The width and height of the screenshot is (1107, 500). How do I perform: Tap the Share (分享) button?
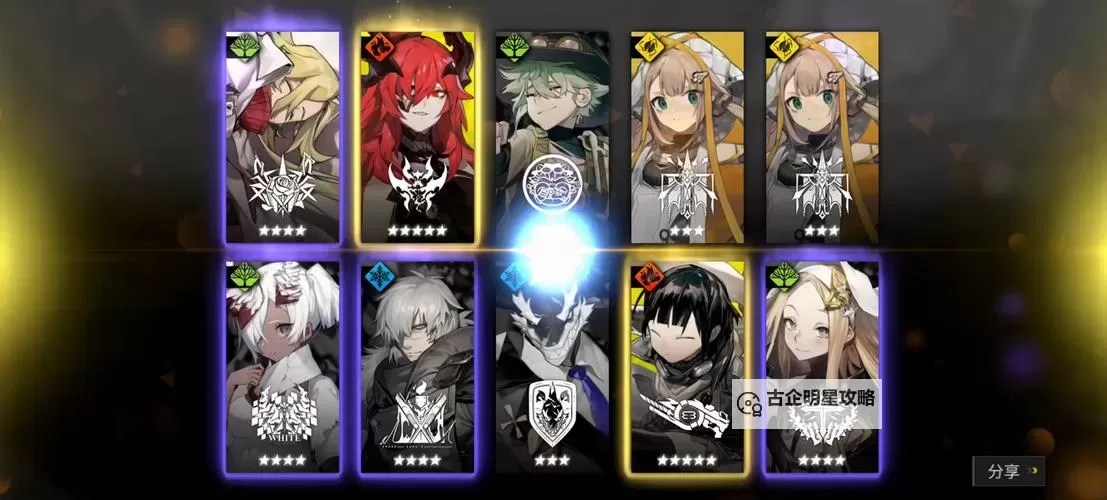[x=1009, y=471]
